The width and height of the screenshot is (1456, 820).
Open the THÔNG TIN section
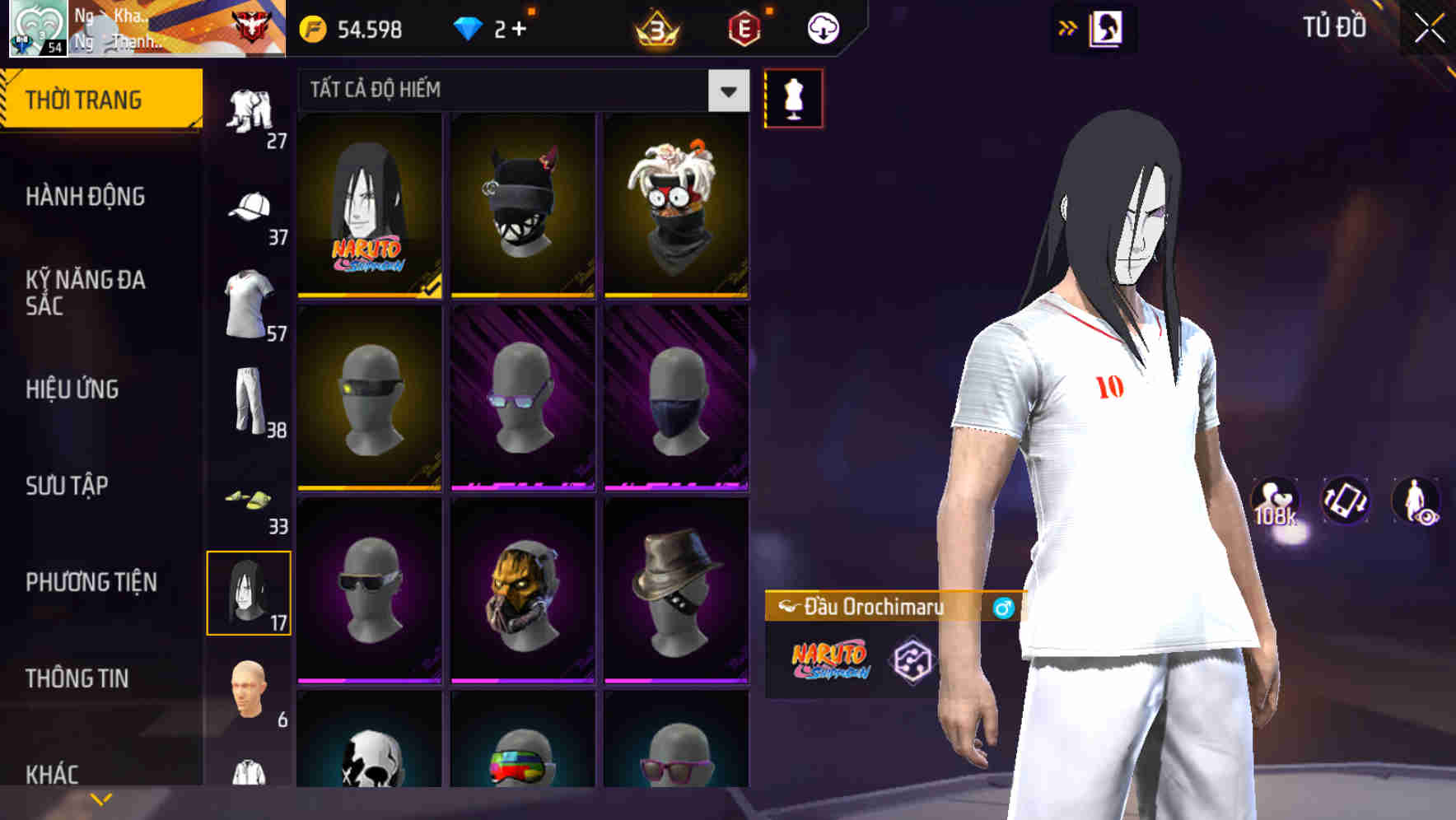tap(77, 678)
